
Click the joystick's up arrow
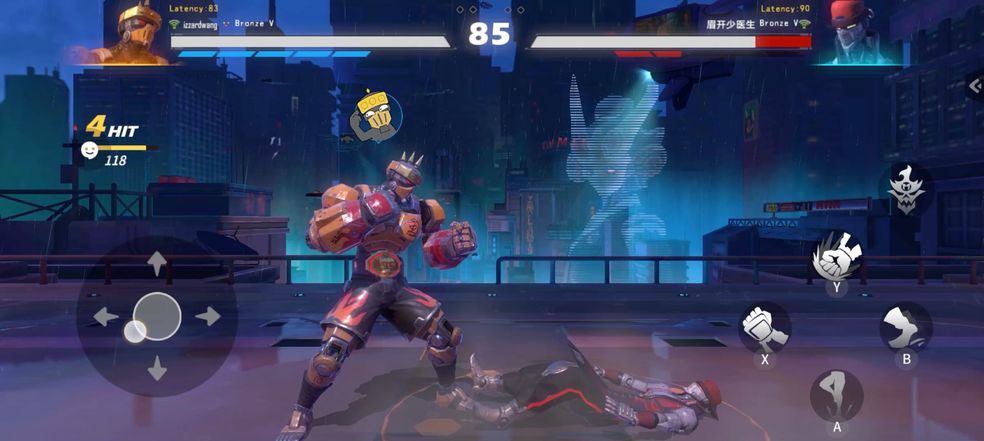point(157,264)
